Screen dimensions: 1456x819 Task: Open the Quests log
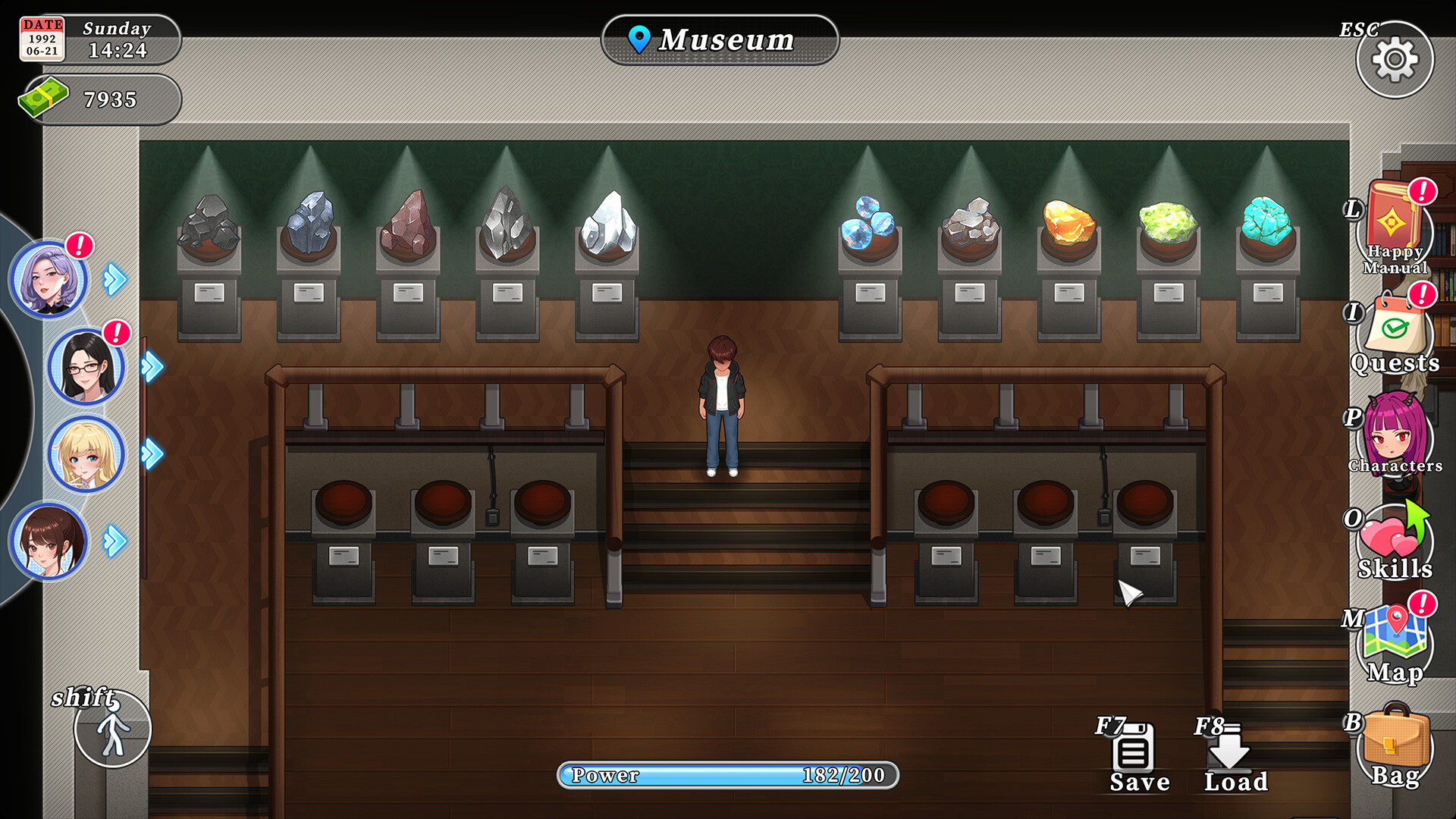(1395, 334)
